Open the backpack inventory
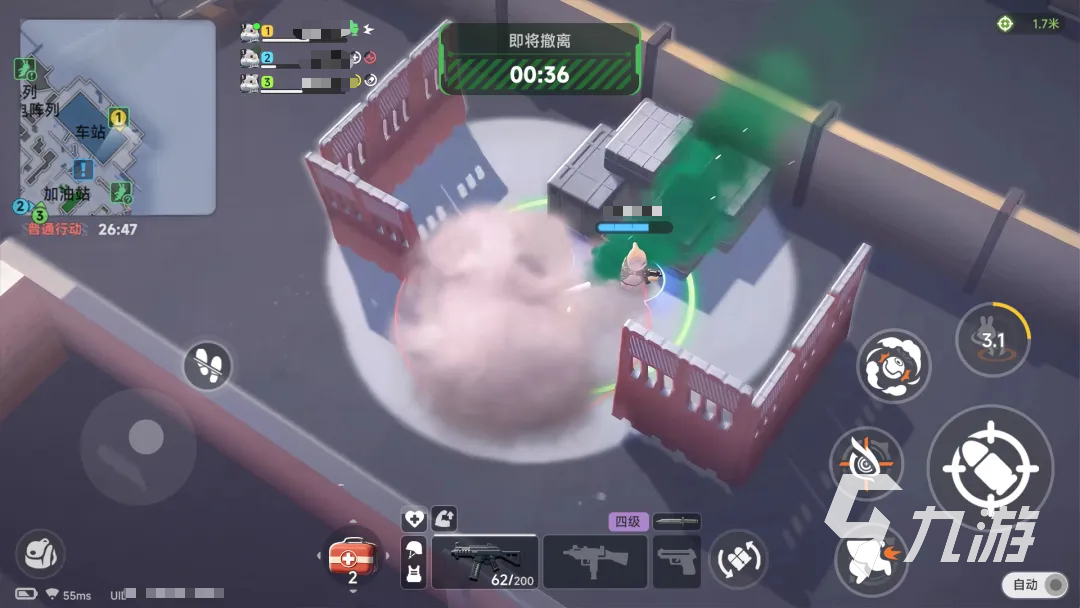 click(x=40, y=554)
